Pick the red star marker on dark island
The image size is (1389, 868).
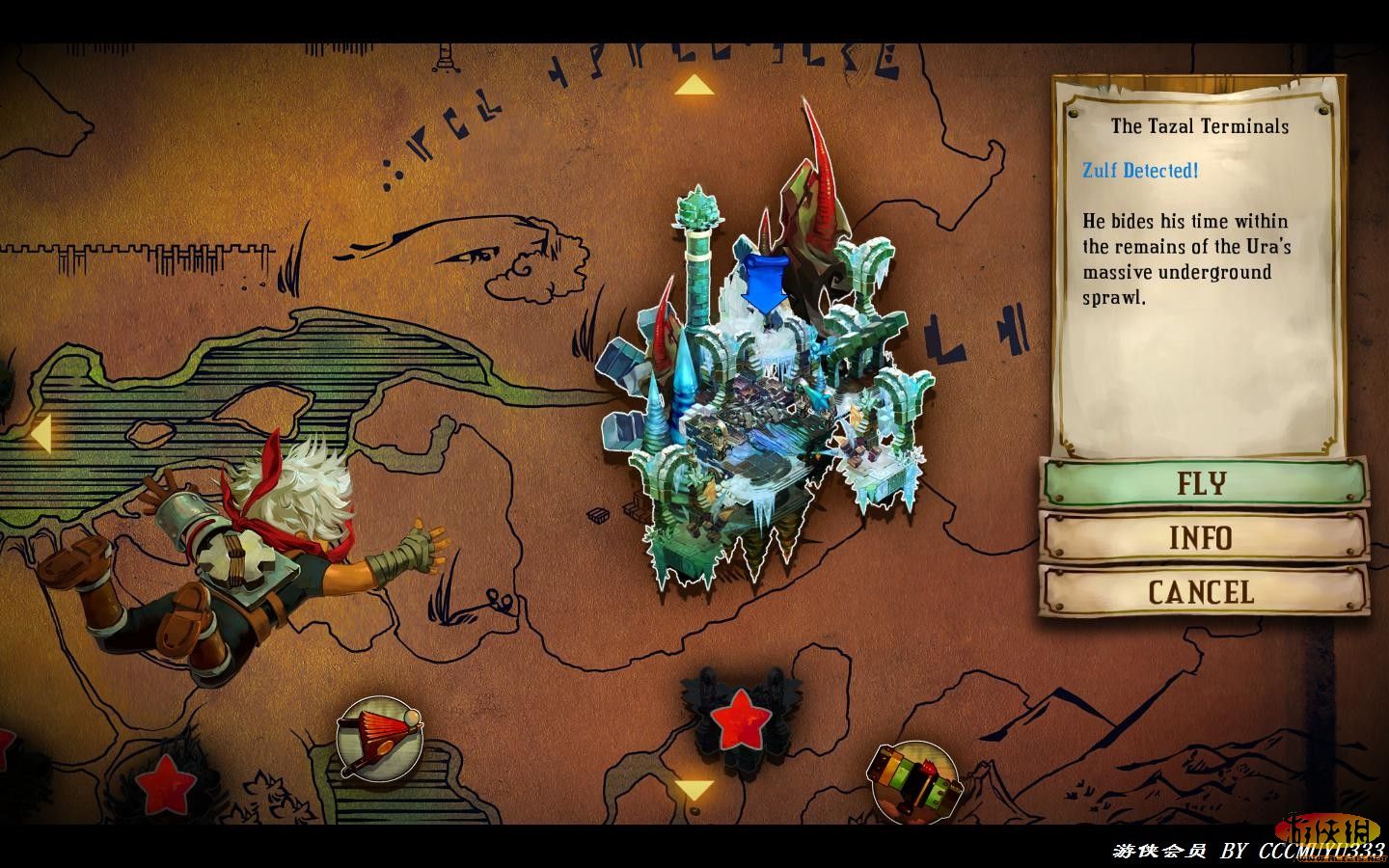point(740,717)
